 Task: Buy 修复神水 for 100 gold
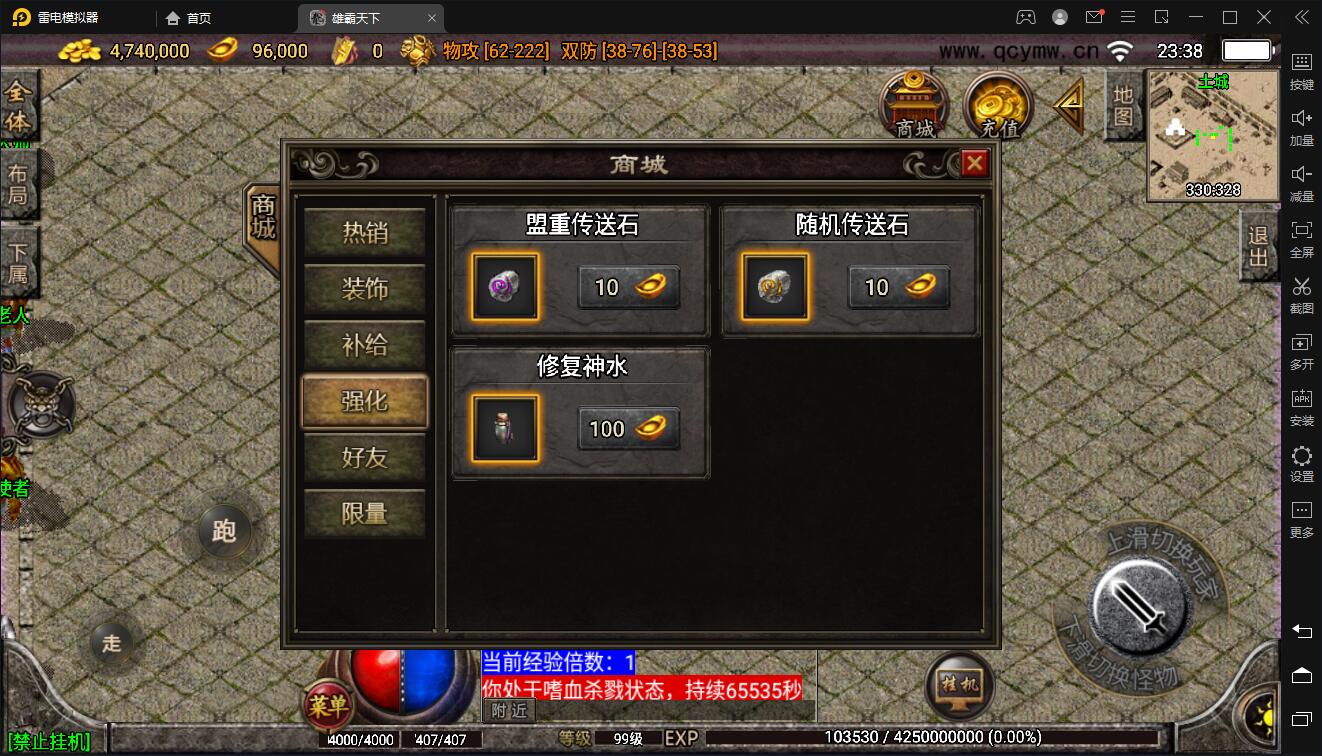point(628,428)
